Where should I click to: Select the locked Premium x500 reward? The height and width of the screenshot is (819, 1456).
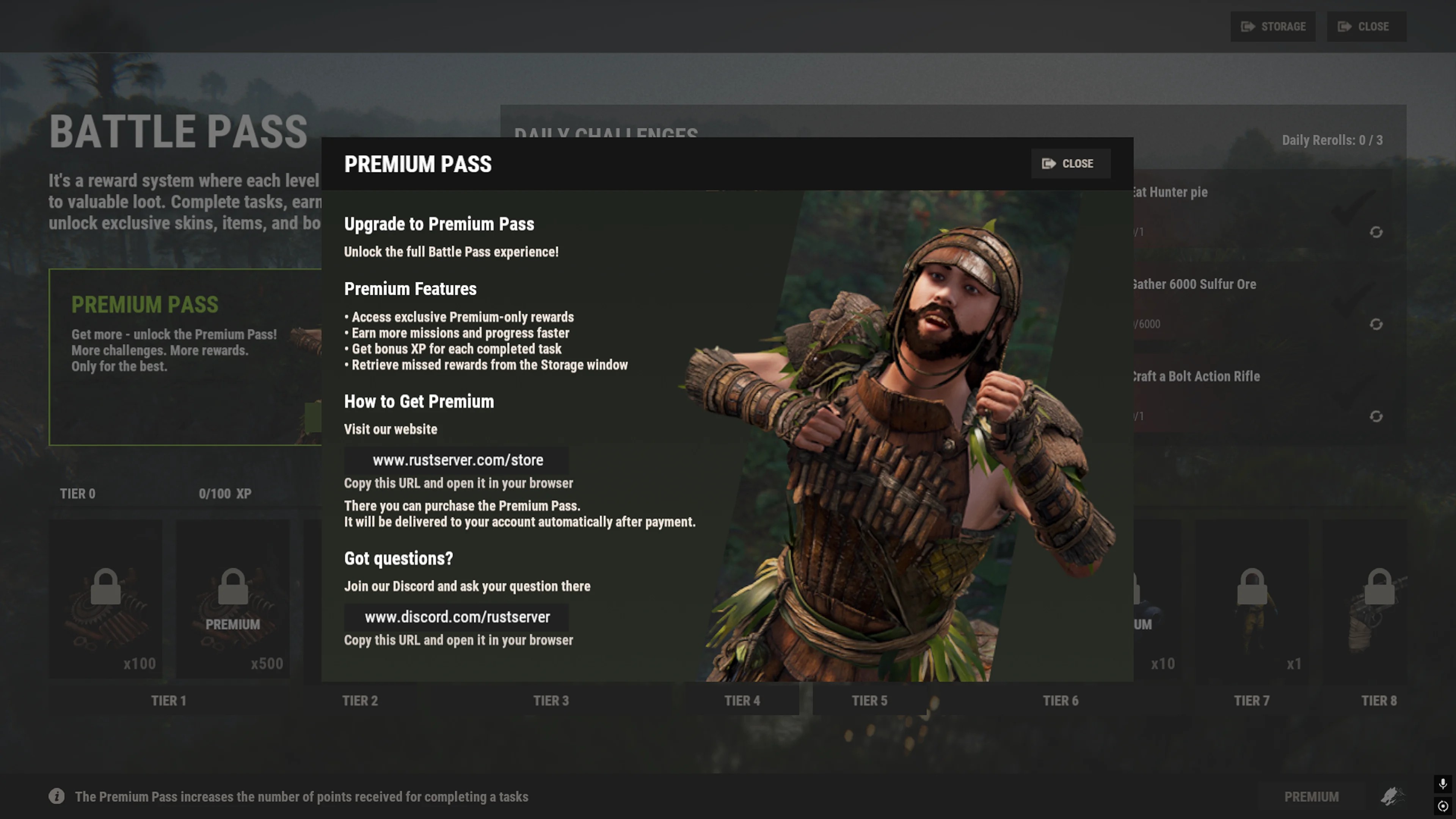233,599
